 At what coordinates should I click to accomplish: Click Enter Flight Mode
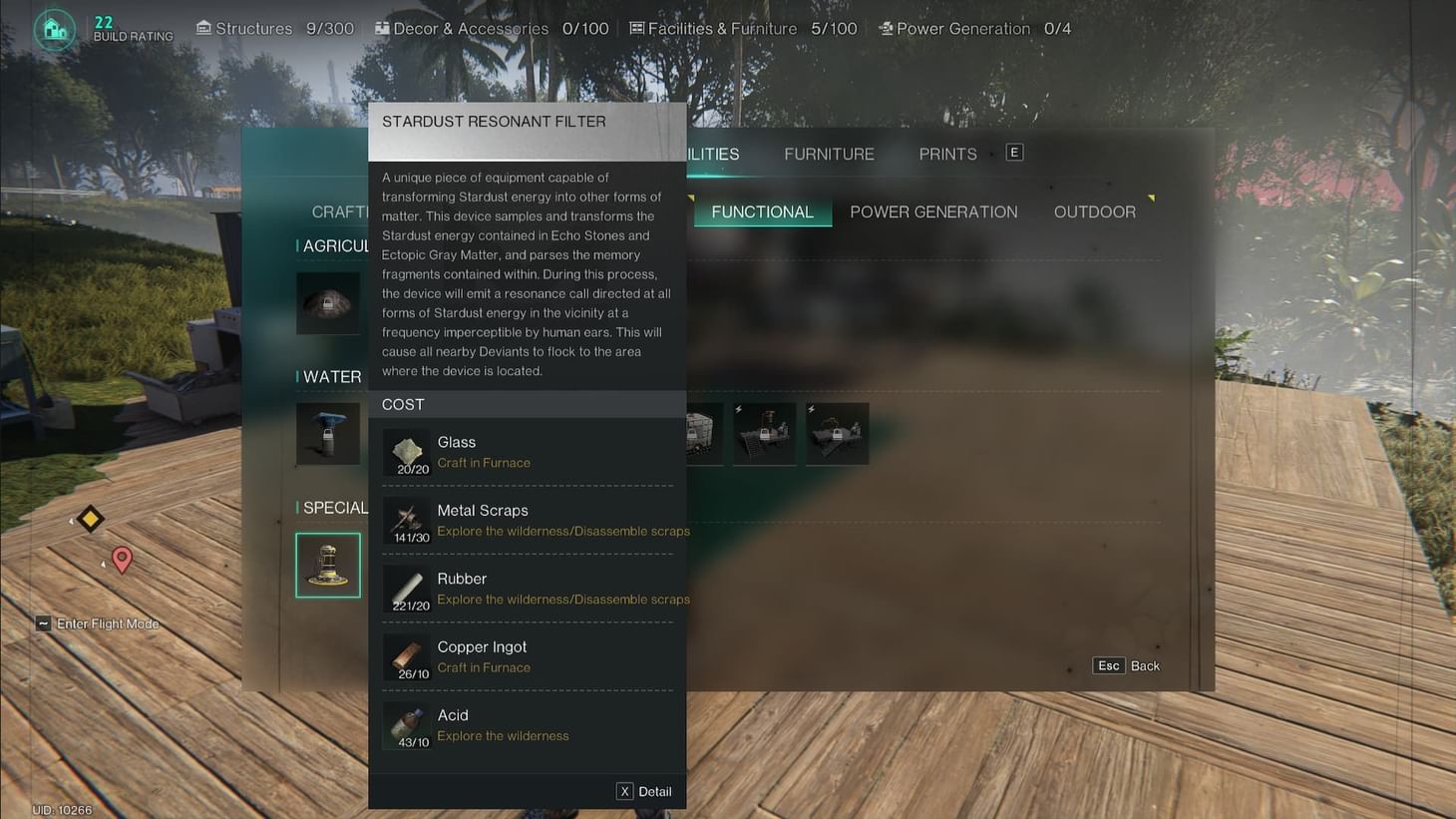click(x=97, y=622)
